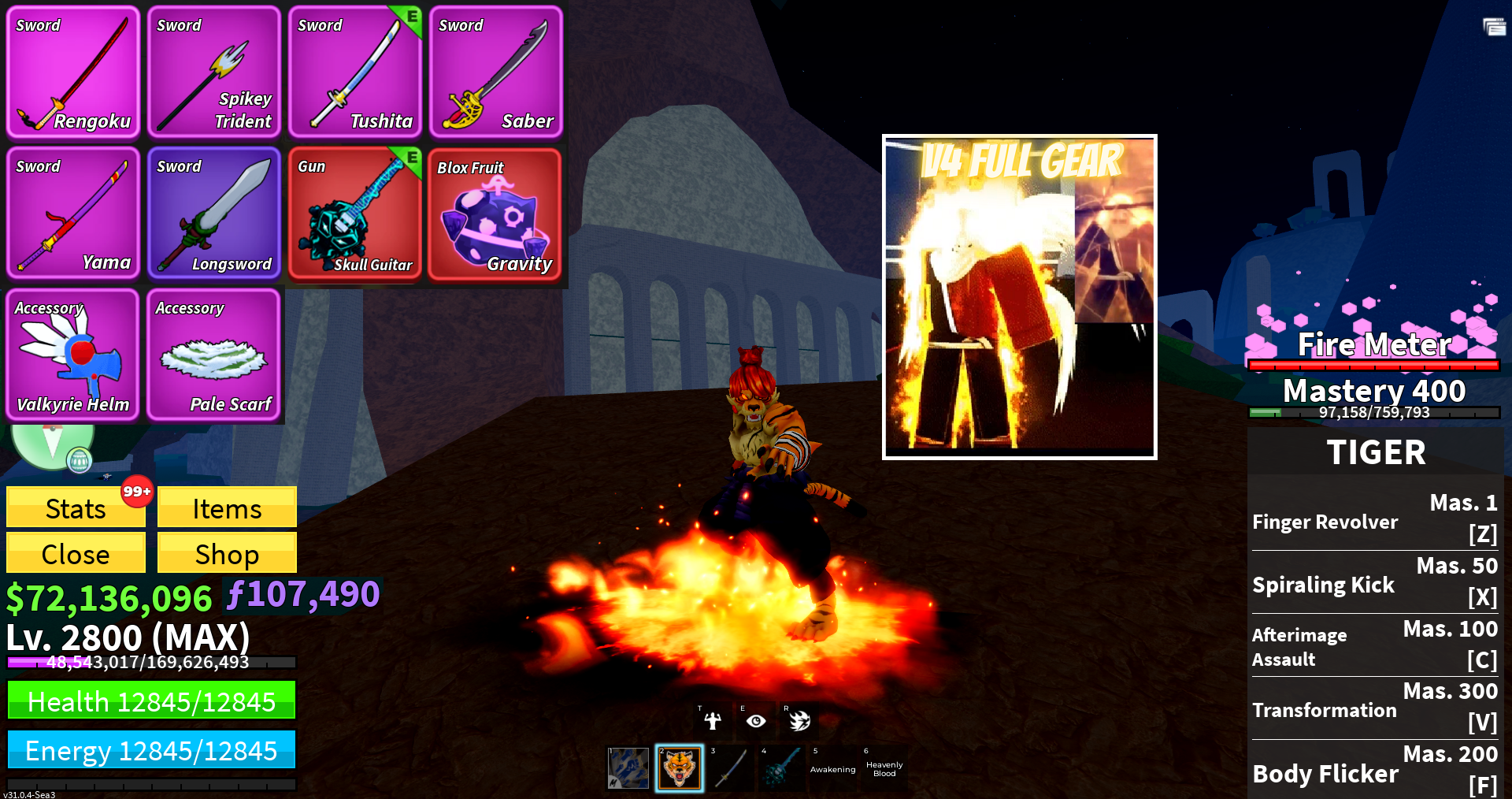Open the Items inventory
1512x799 pixels.
click(227, 507)
